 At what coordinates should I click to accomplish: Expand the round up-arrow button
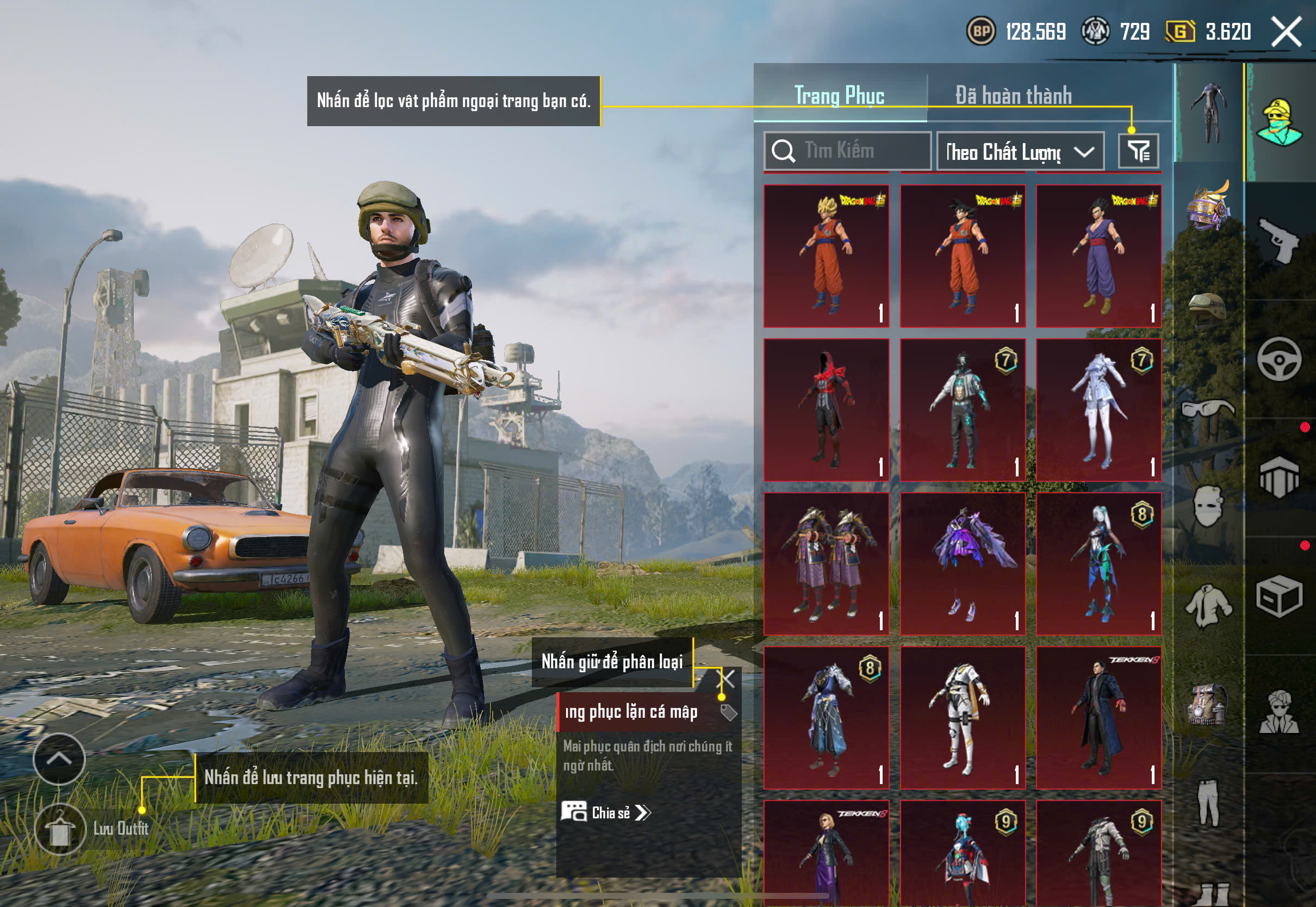pyautogui.click(x=59, y=759)
